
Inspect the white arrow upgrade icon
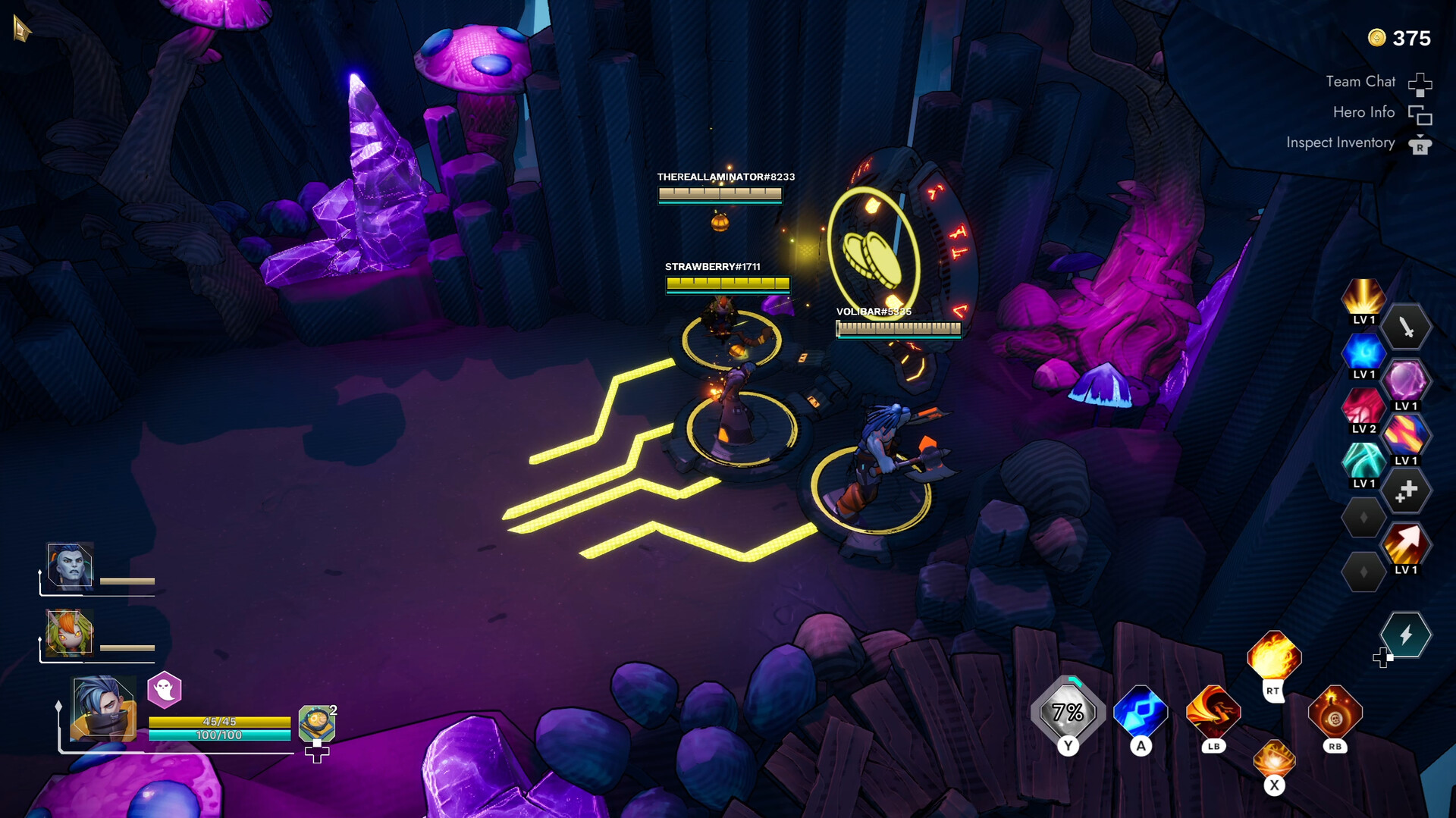1405,544
